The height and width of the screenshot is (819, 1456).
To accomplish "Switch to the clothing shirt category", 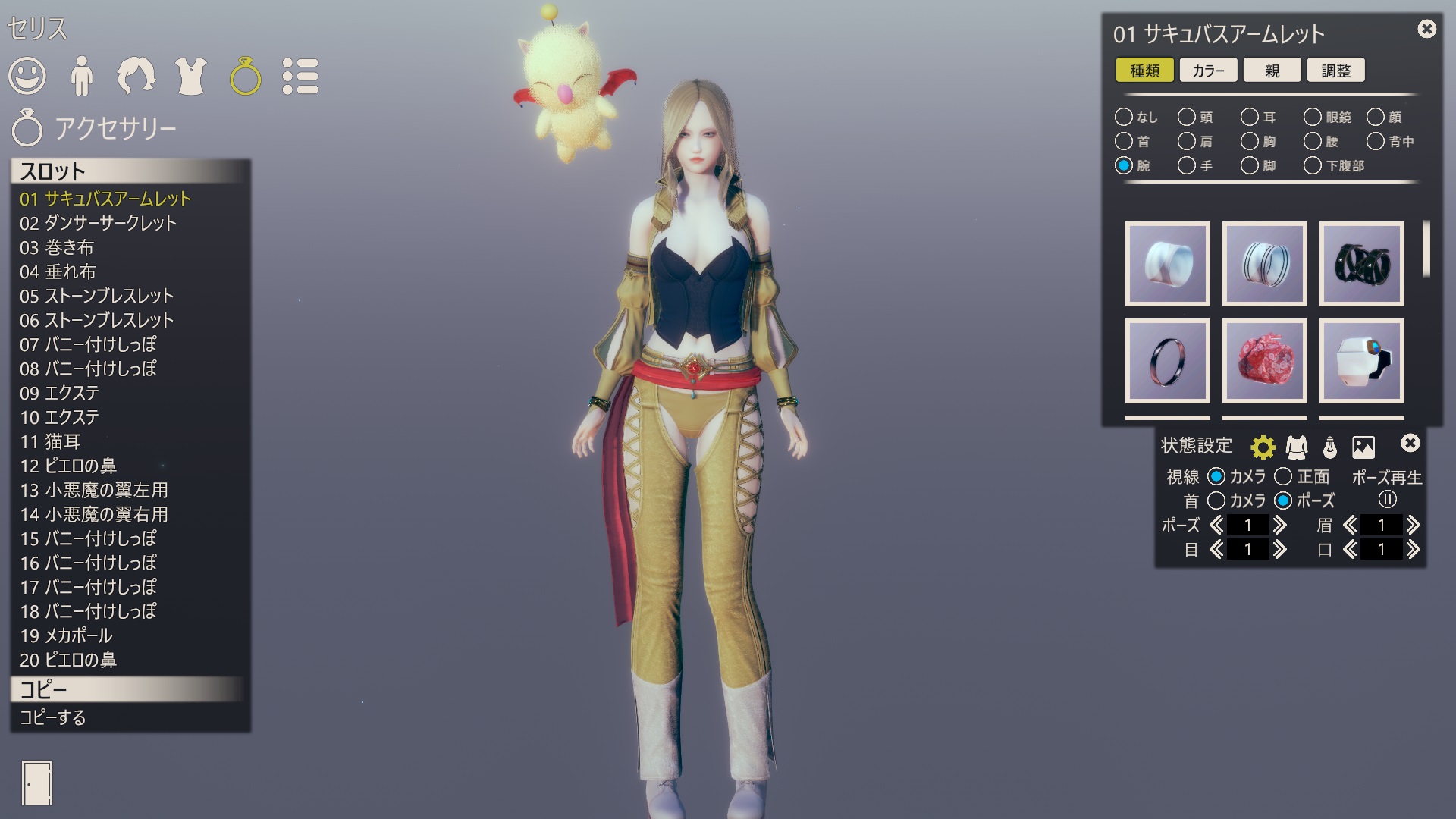I will (191, 77).
